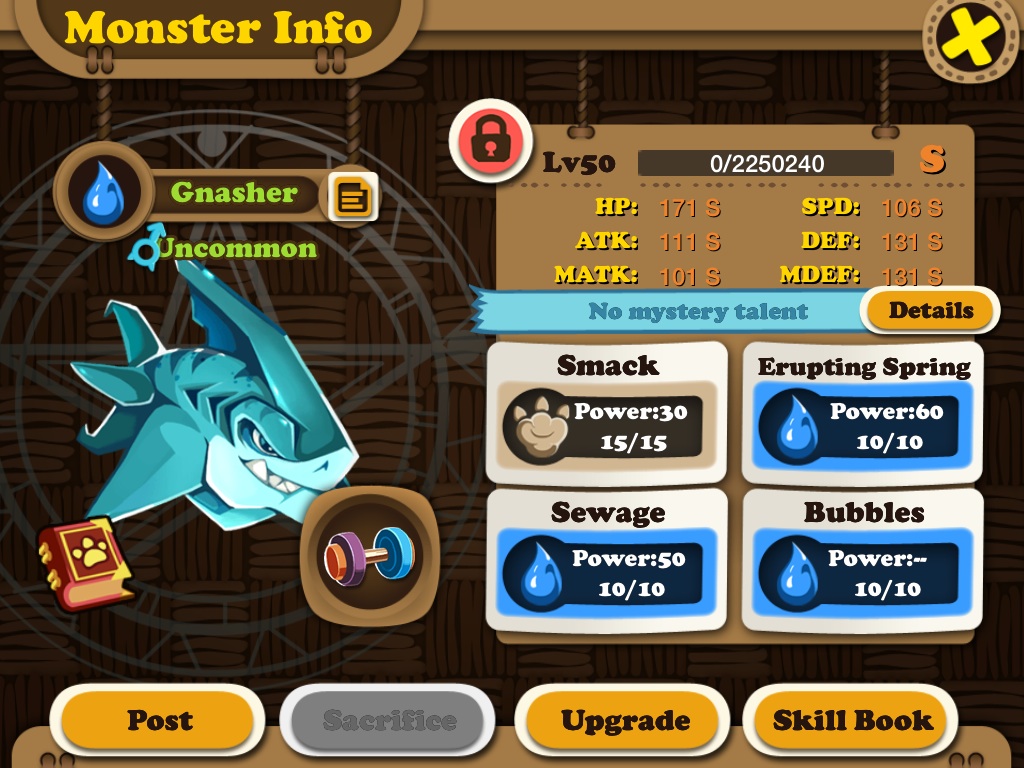Click the greyed-out Sacrifice button

point(389,720)
